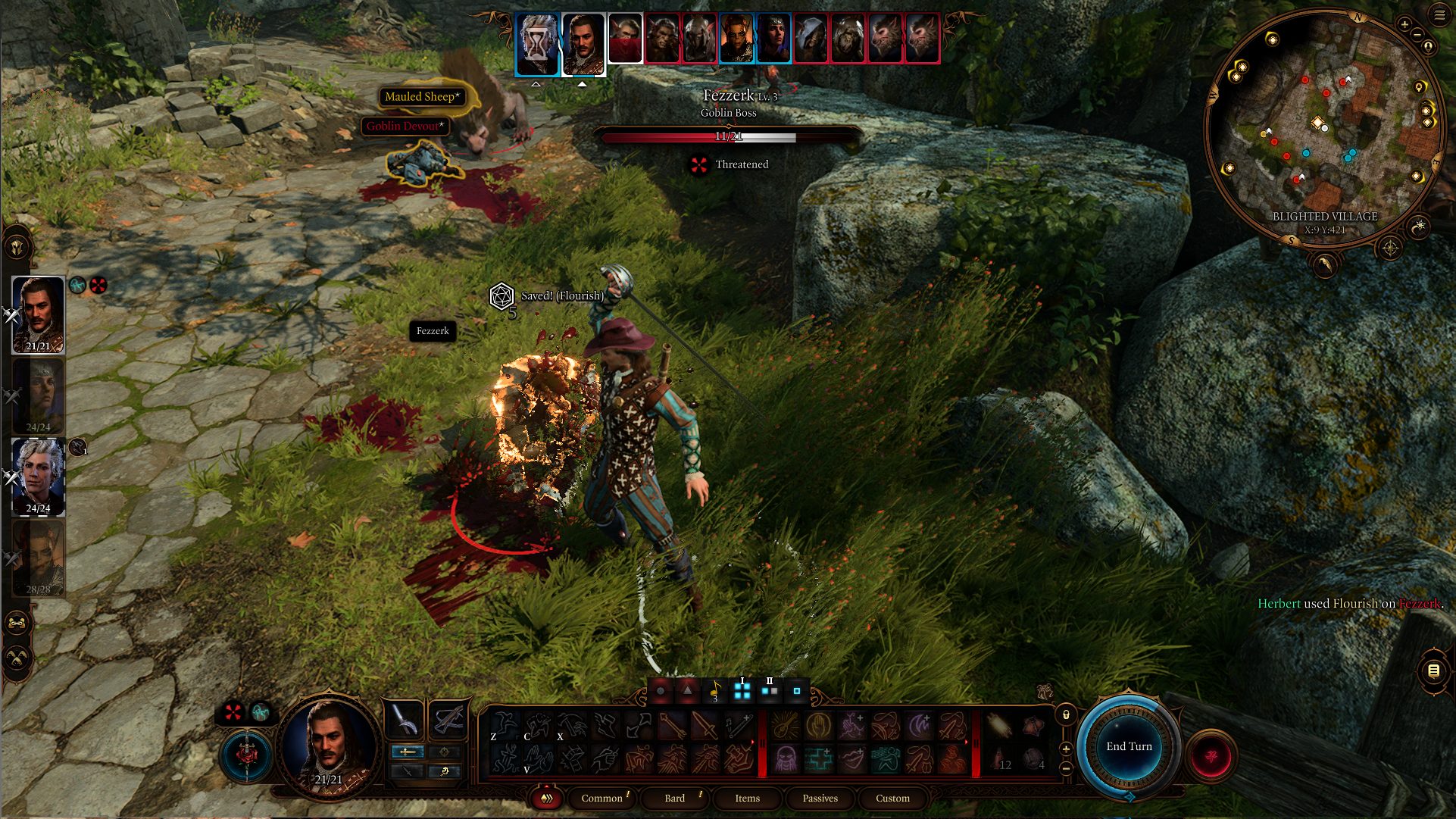The height and width of the screenshot is (819, 1456).
Task: Add a hotbar row with plus stepper
Action: (x=1066, y=749)
